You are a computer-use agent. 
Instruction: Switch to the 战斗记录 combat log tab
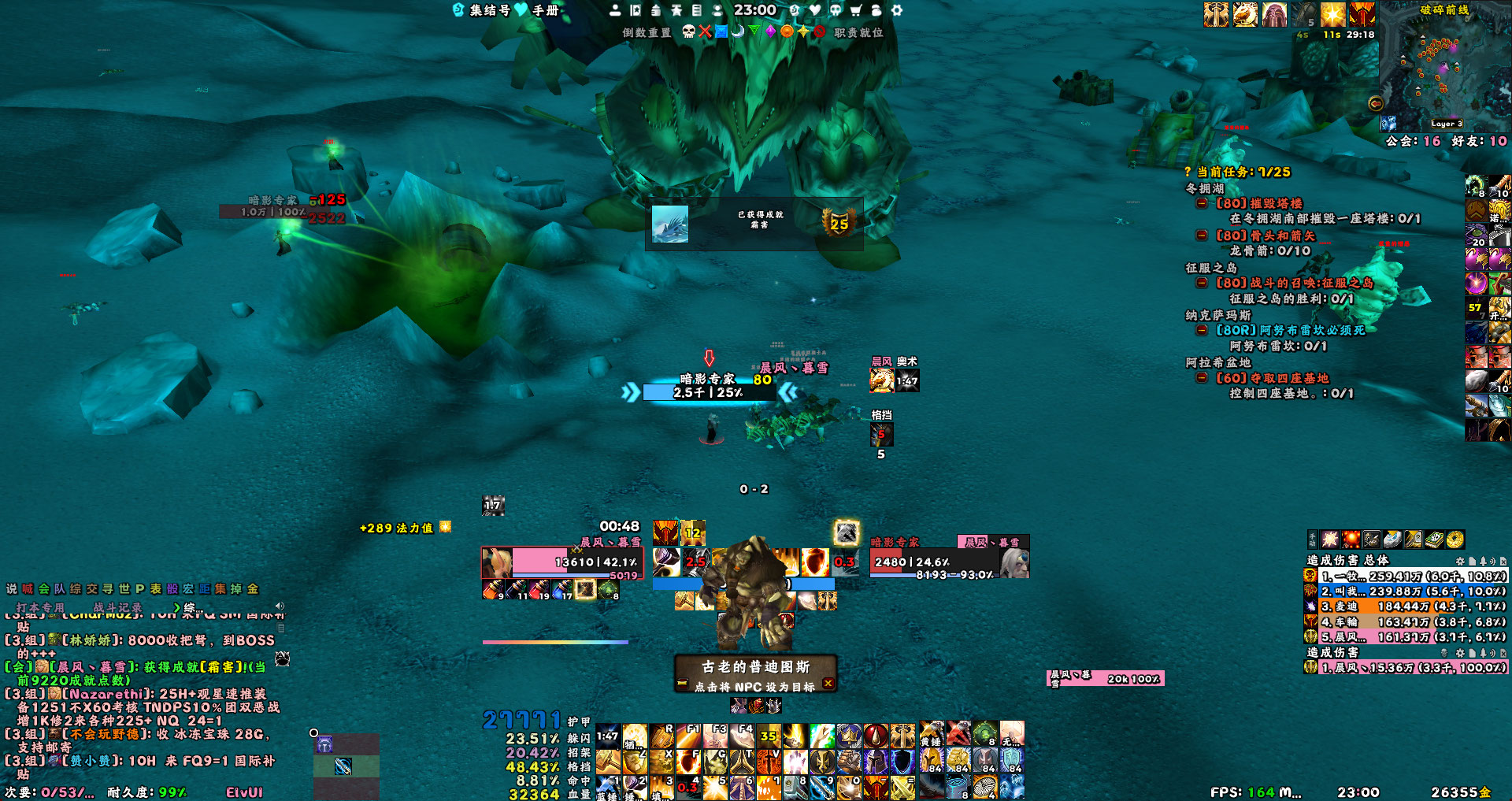118,607
